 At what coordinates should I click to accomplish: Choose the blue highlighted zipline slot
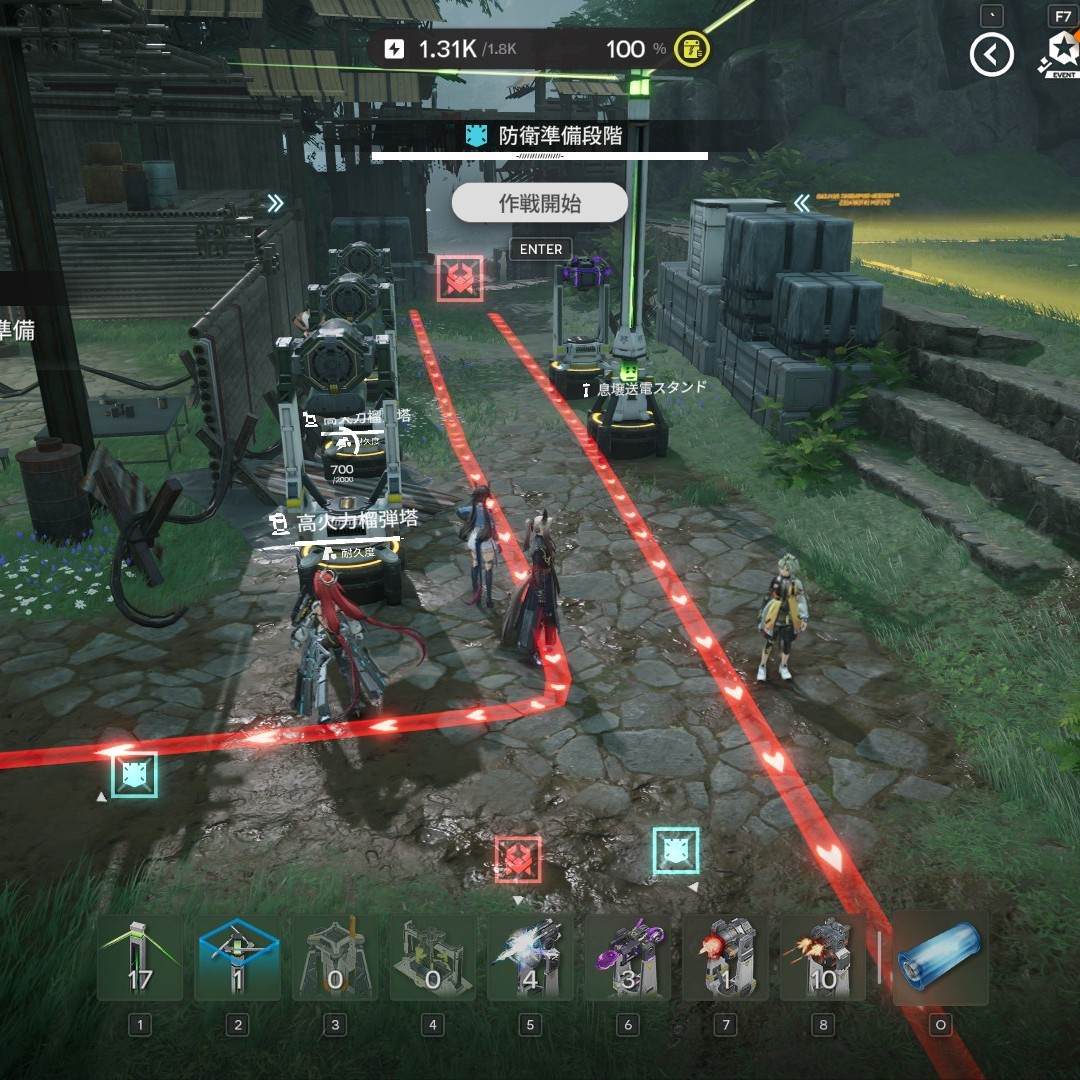[x=237, y=960]
